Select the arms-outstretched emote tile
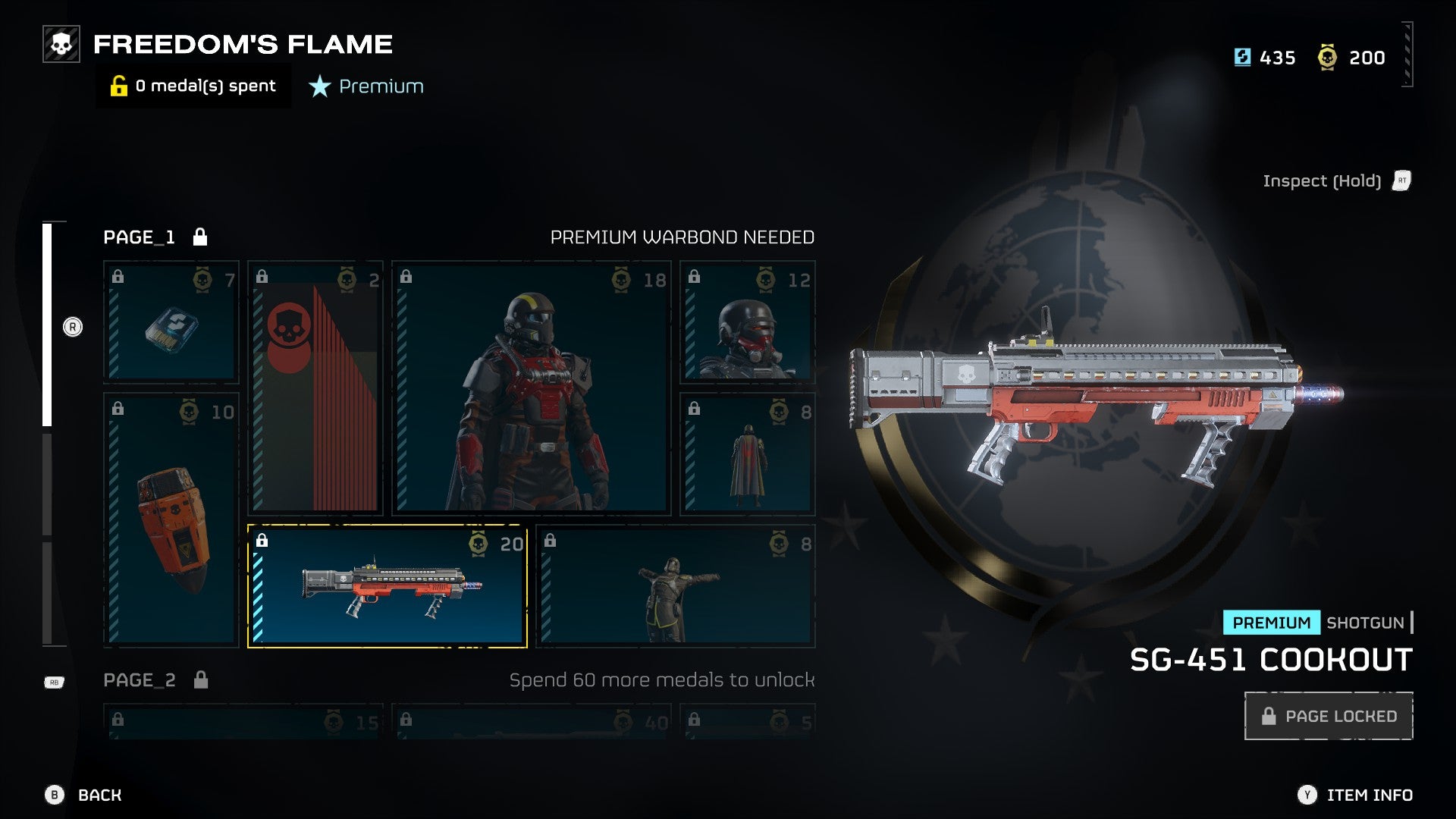This screenshot has height=819, width=1456. (x=676, y=586)
